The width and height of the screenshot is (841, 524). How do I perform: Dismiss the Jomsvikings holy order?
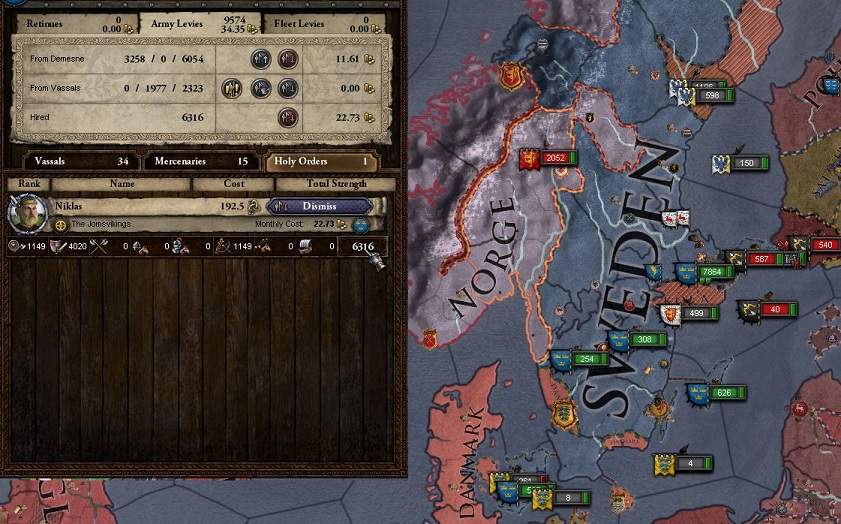click(x=319, y=206)
